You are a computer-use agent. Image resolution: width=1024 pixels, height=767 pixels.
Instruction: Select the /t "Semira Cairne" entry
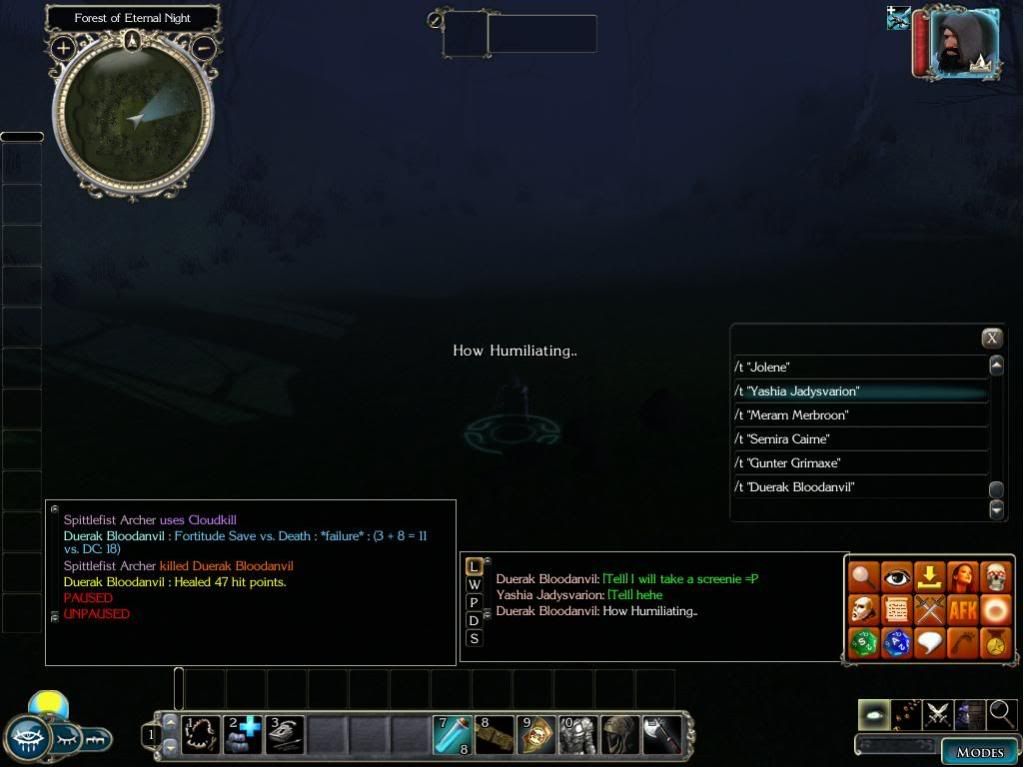(x=860, y=439)
